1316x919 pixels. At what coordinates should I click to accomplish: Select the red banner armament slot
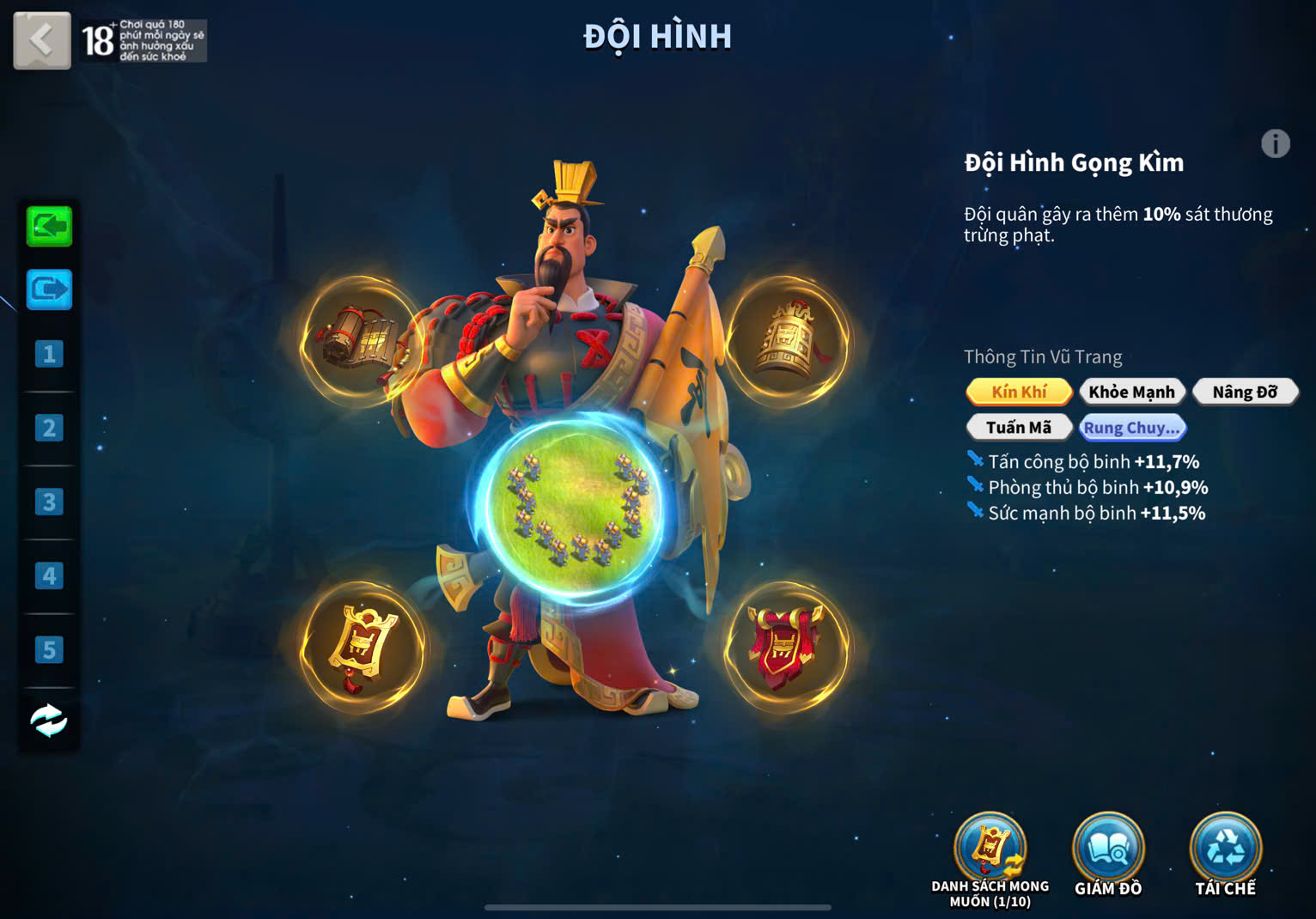point(785,648)
